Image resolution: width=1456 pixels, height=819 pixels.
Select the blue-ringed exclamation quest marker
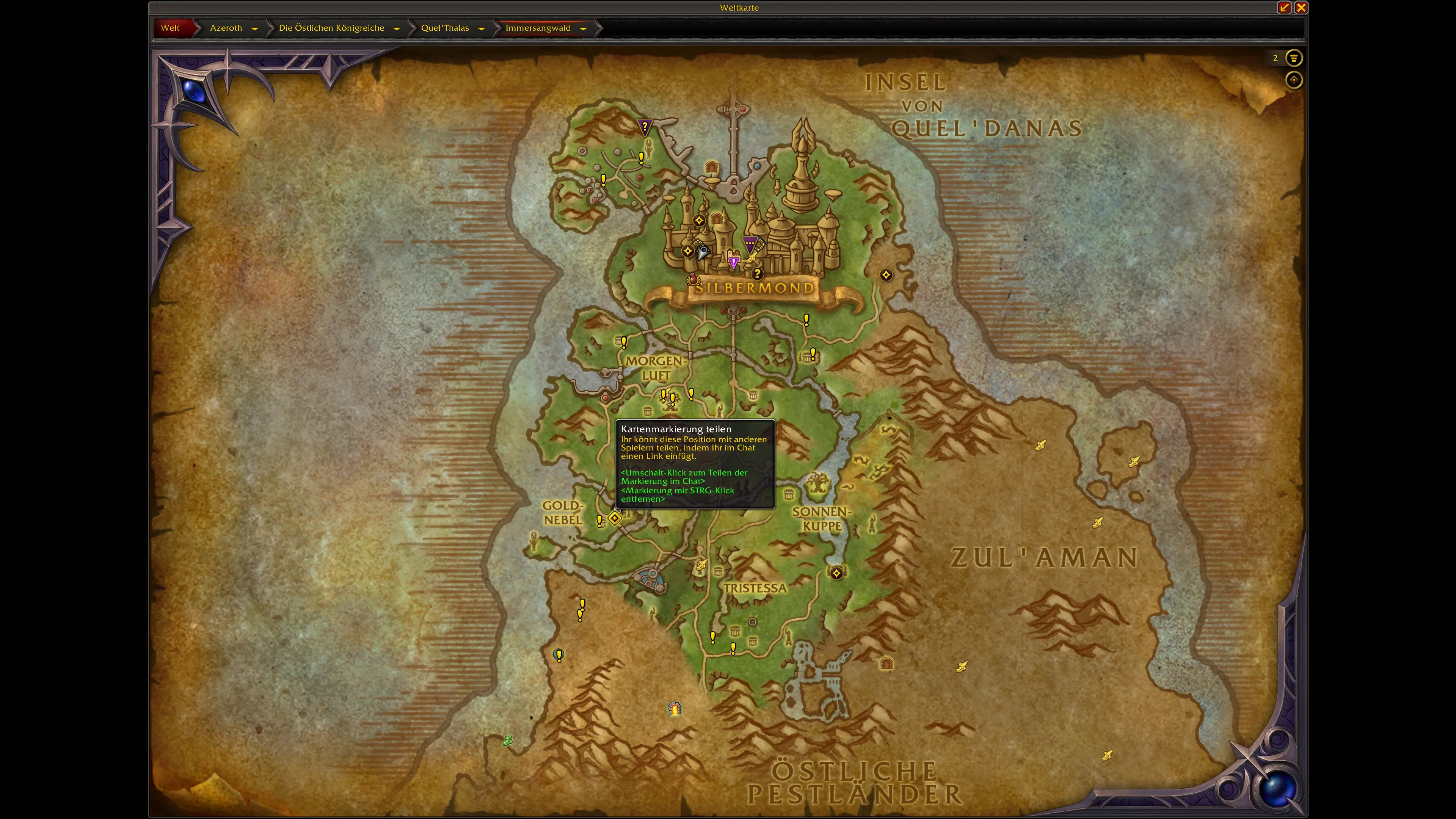(559, 655)
